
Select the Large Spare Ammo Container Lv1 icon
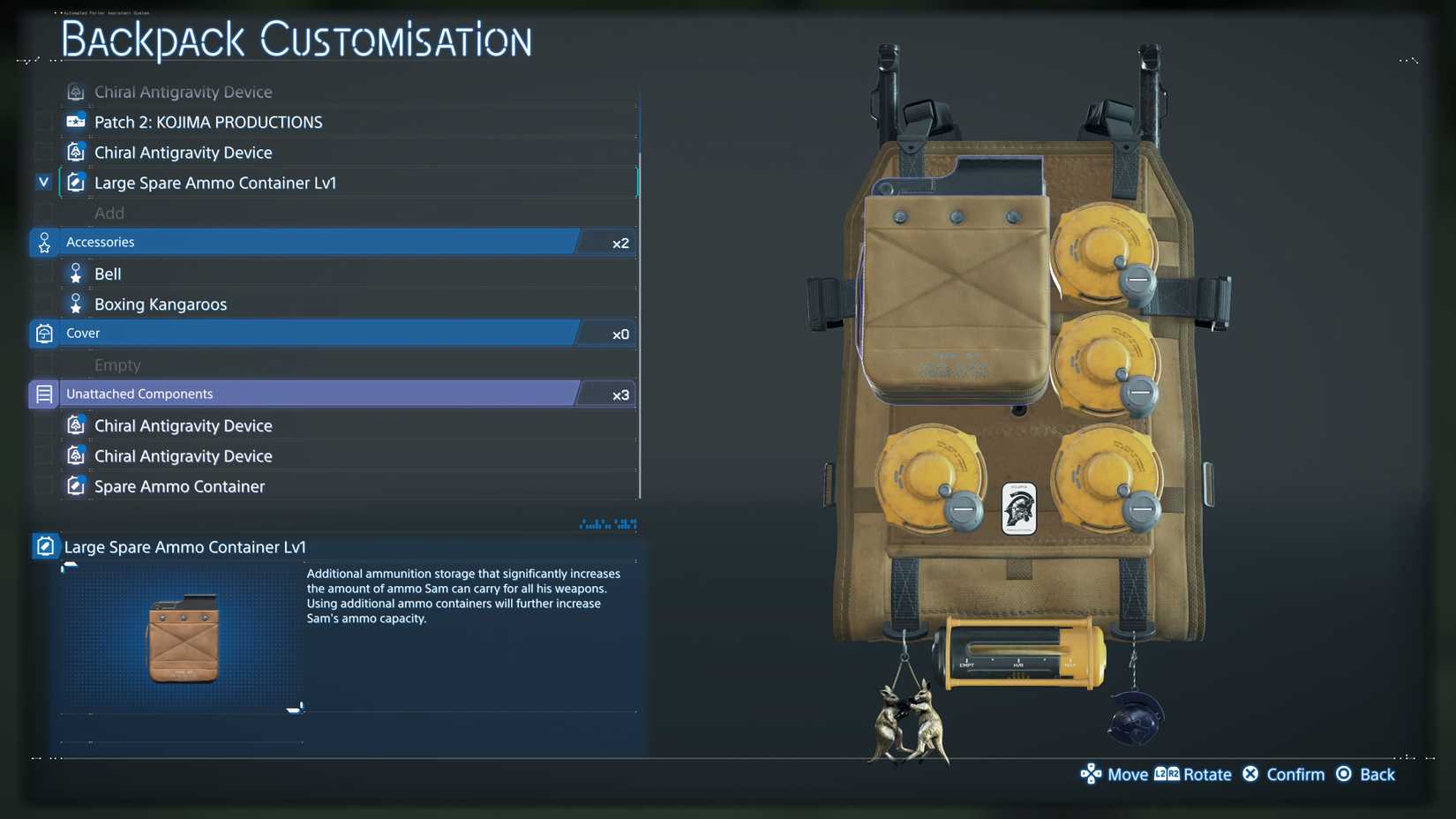[x=75, y=182]
